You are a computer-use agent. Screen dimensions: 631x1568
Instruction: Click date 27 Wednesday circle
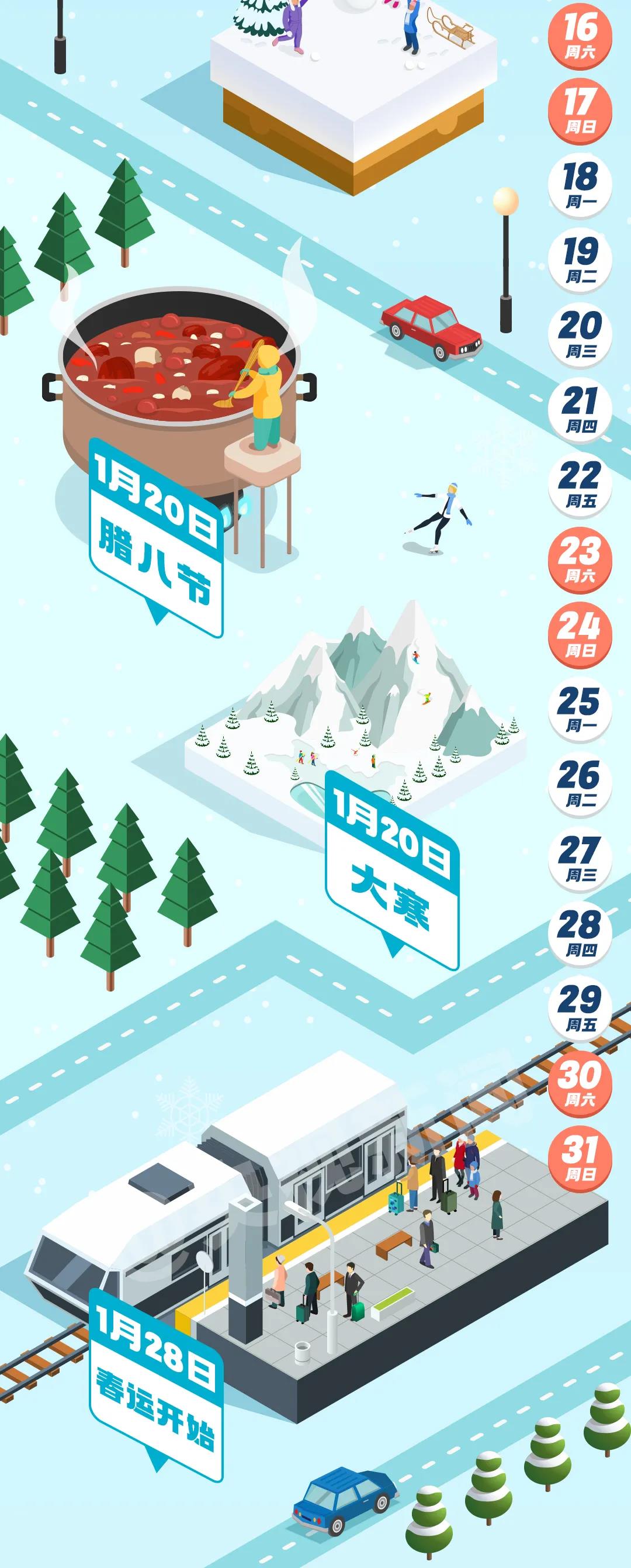click(580, 859)
